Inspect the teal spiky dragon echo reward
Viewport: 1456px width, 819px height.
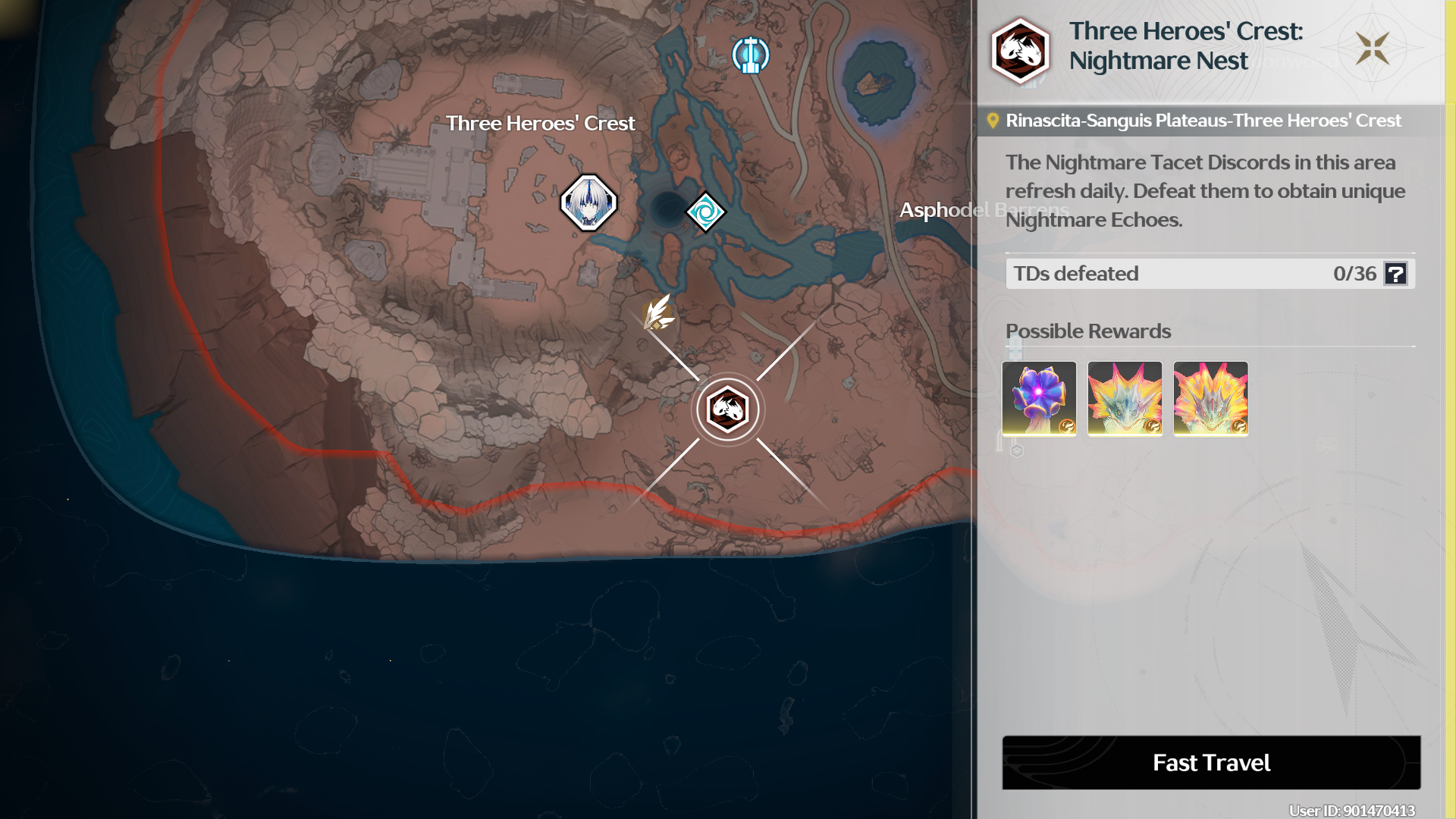[1125, 398]
